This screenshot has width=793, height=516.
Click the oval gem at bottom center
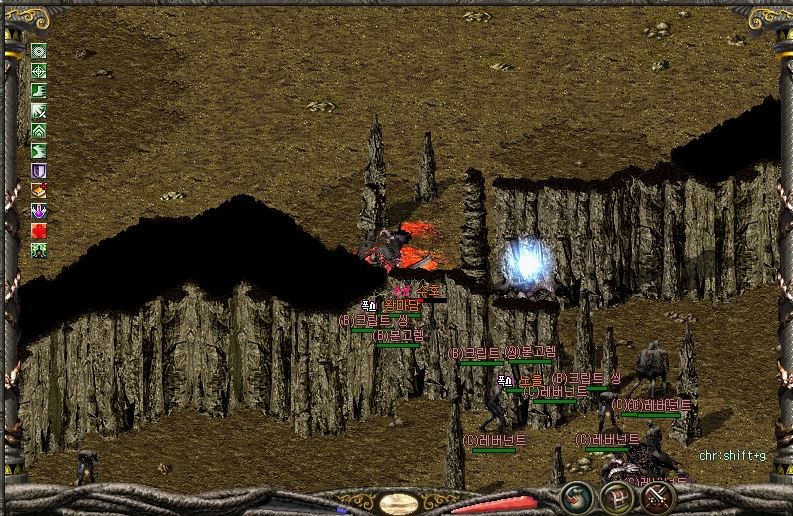pos(399,502)
